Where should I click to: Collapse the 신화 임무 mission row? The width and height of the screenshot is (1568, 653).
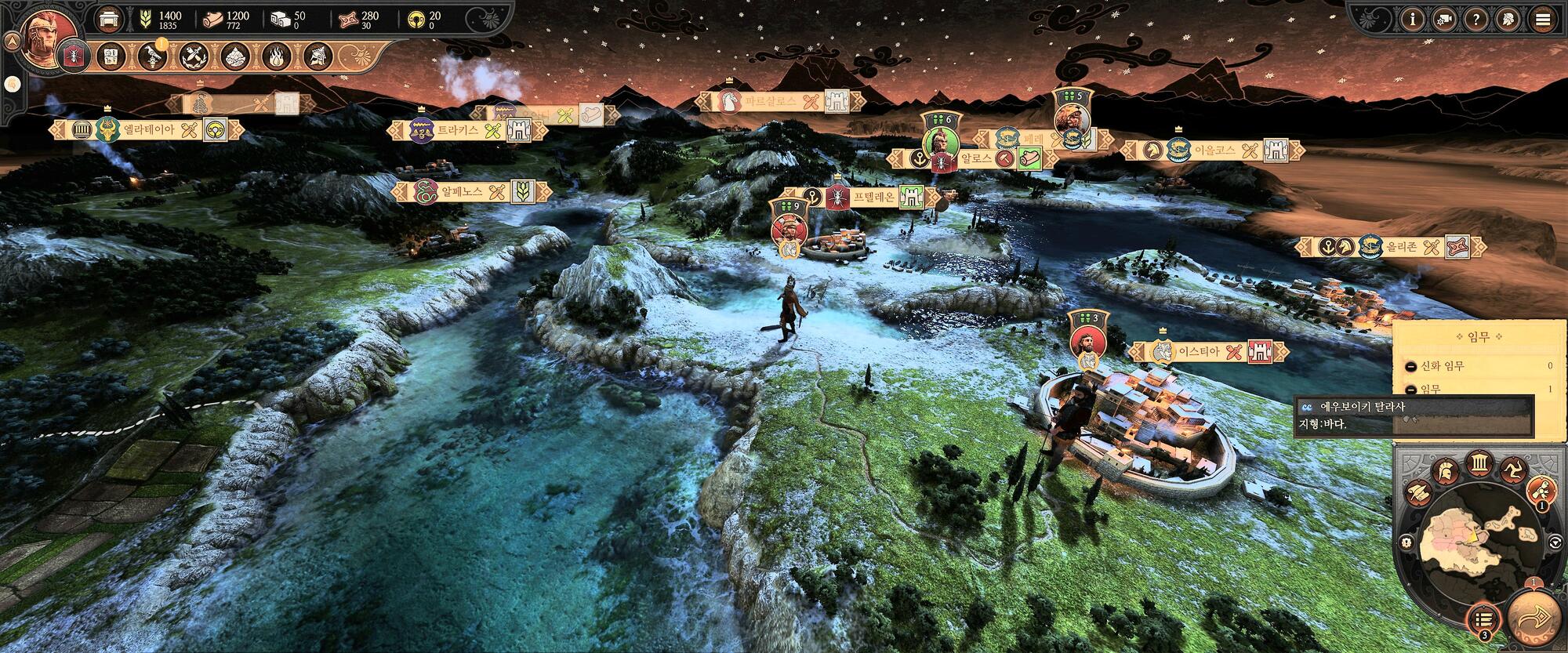[x=1410, y=366]
